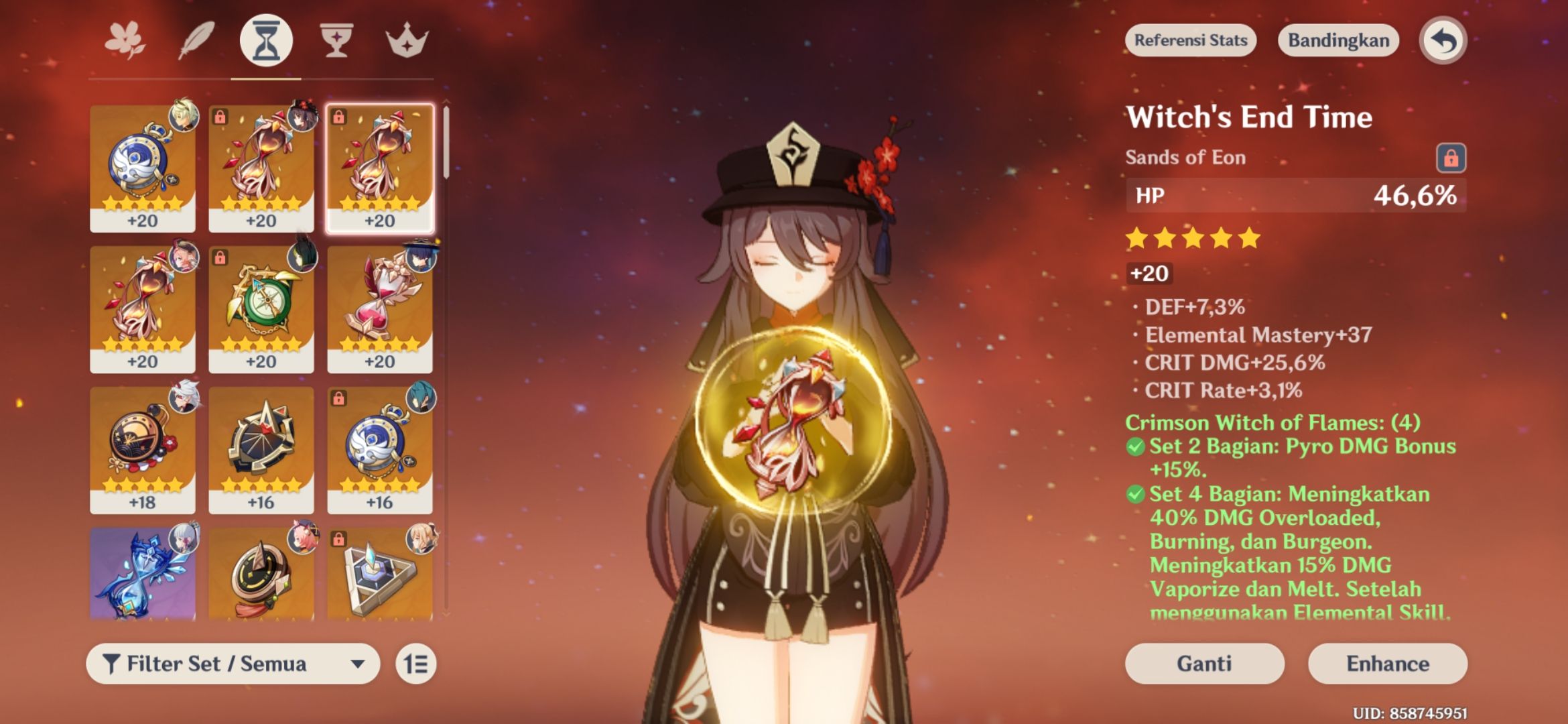This screenshot has height=724, width=1568.
Task: Click the Bandingkan button
Action: [1337, 40]
